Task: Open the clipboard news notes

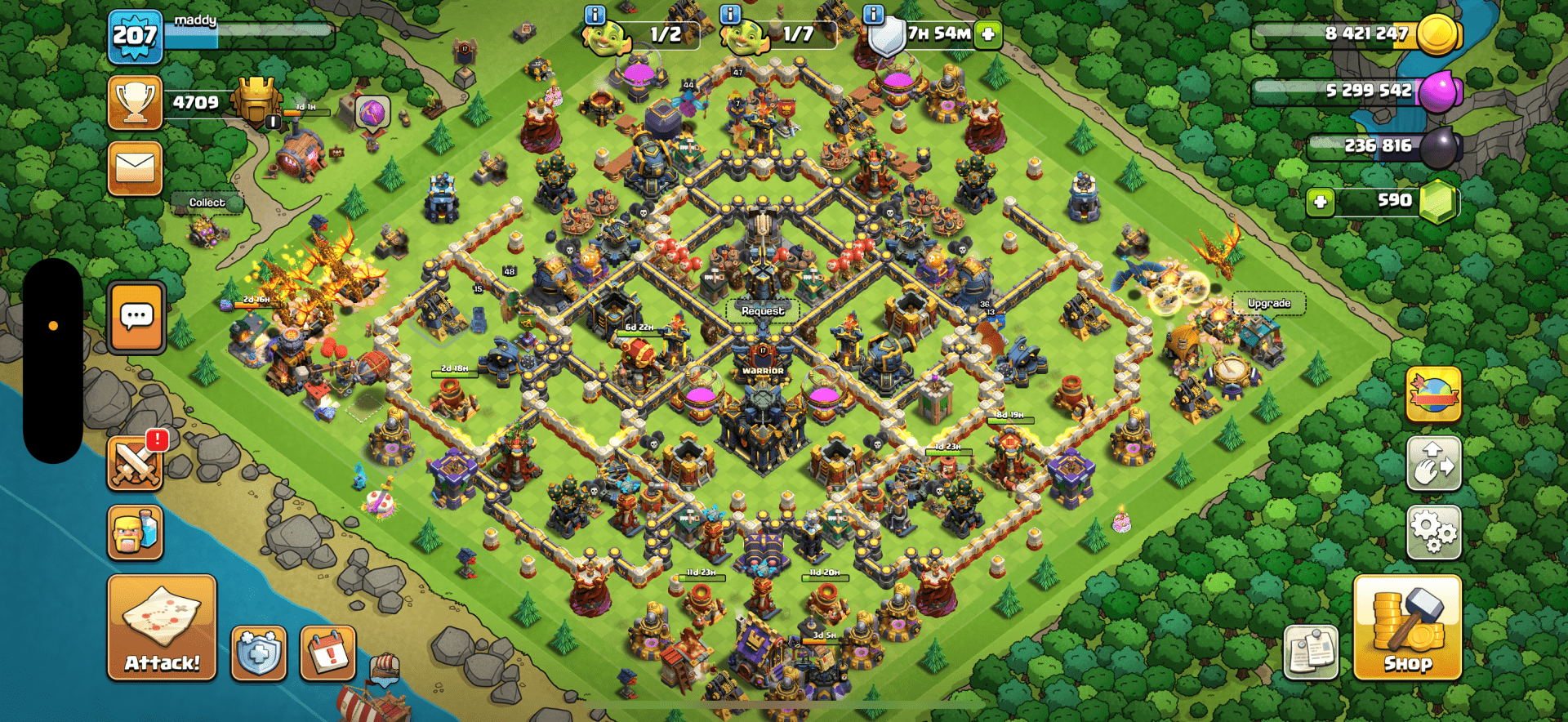Action: pyautogui.click(x=1311, y=653)
